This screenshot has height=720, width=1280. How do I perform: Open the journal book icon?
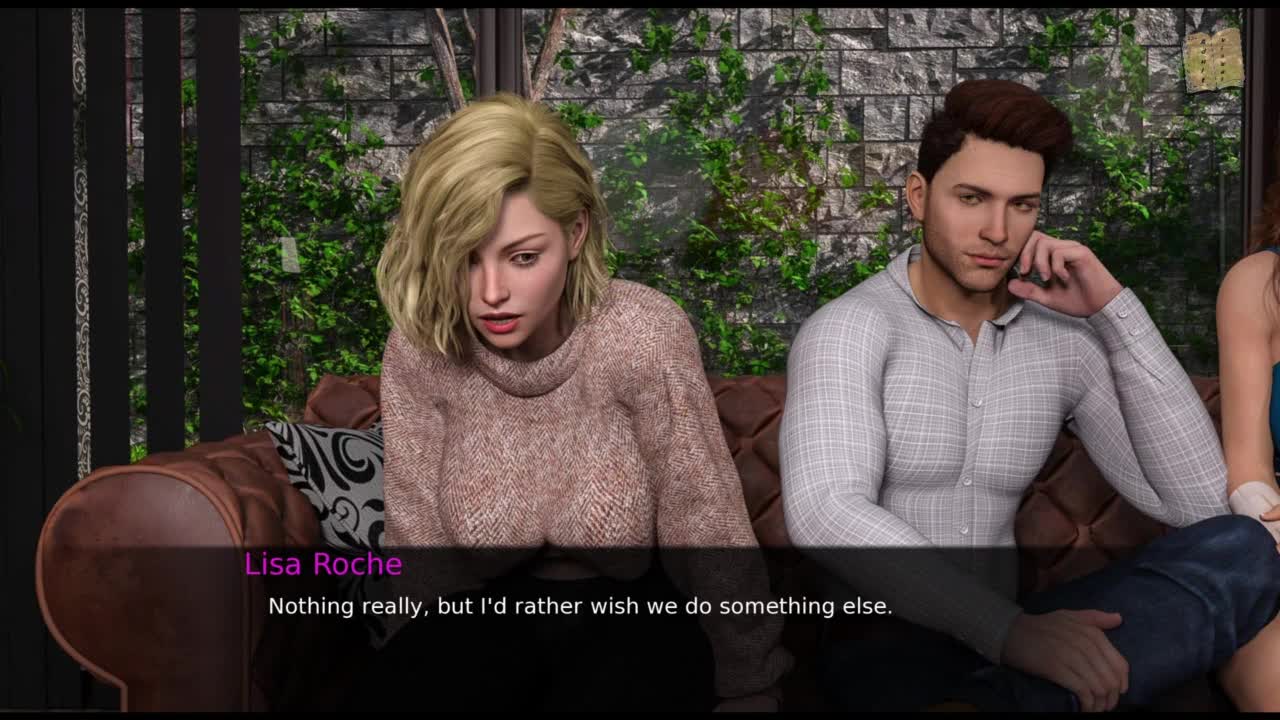[x=1213, y=59]
